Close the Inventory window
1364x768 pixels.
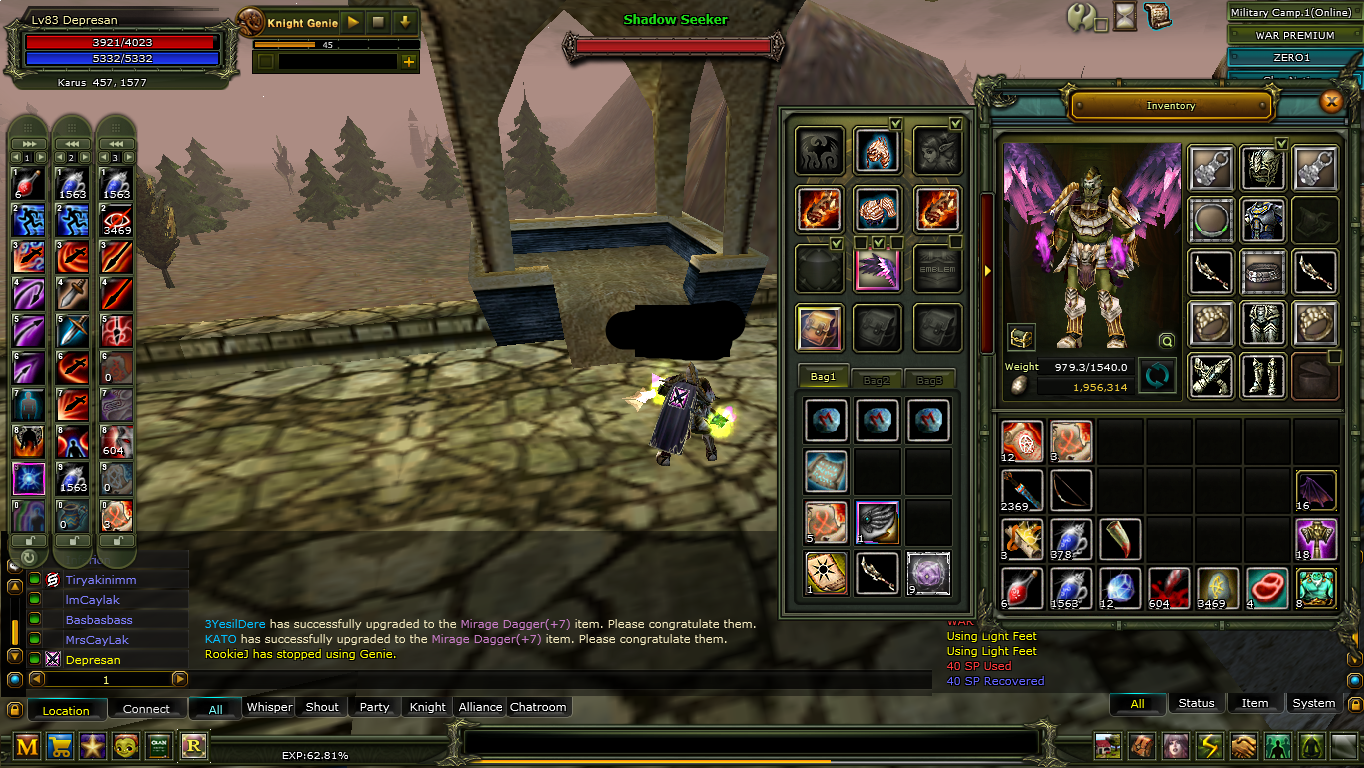(1330, 101)
